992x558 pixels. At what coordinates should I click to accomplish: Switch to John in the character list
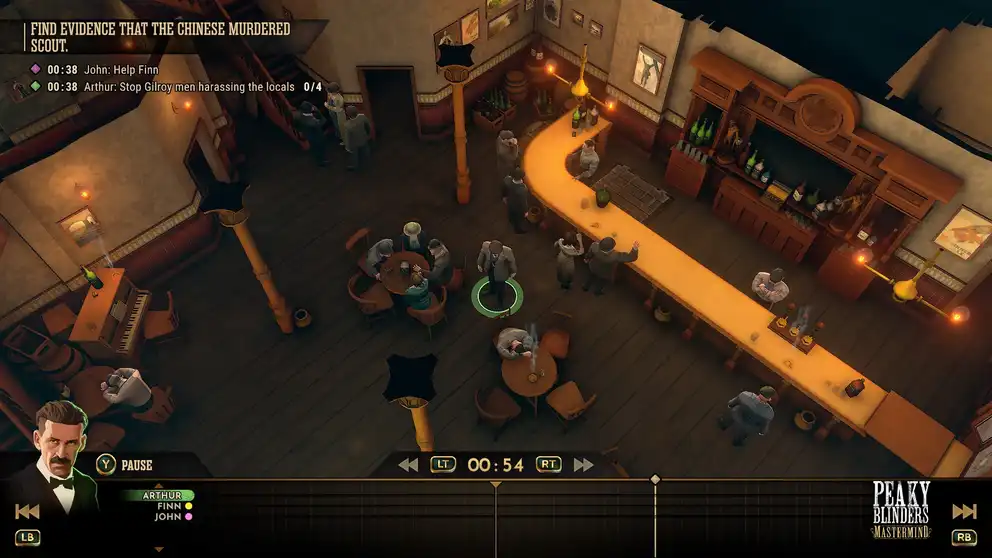168,517
